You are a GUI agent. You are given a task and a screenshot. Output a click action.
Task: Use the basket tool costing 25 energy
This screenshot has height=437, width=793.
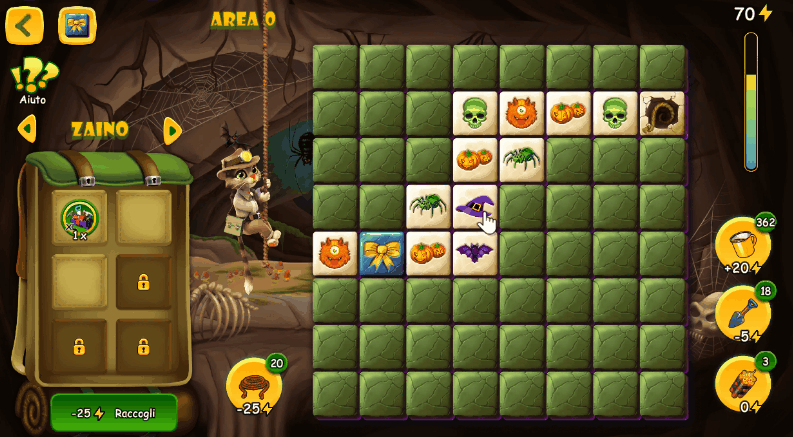tap(253, 386)
